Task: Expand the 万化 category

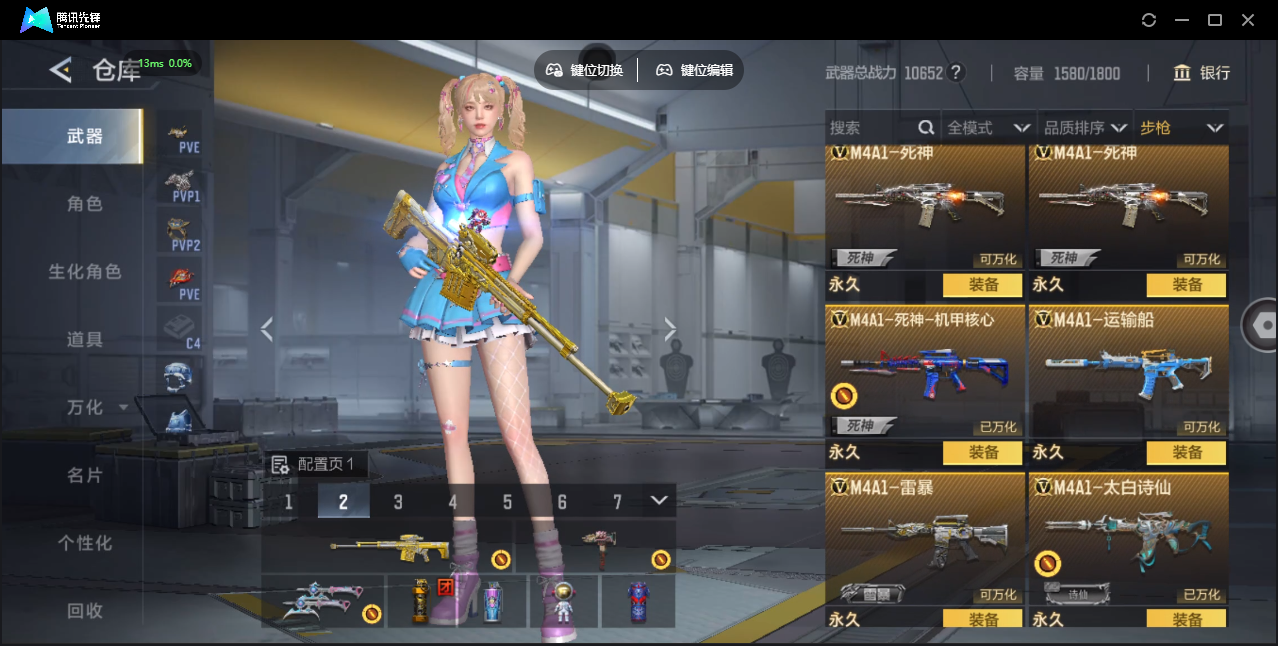Action: click(x=95, y=408)
